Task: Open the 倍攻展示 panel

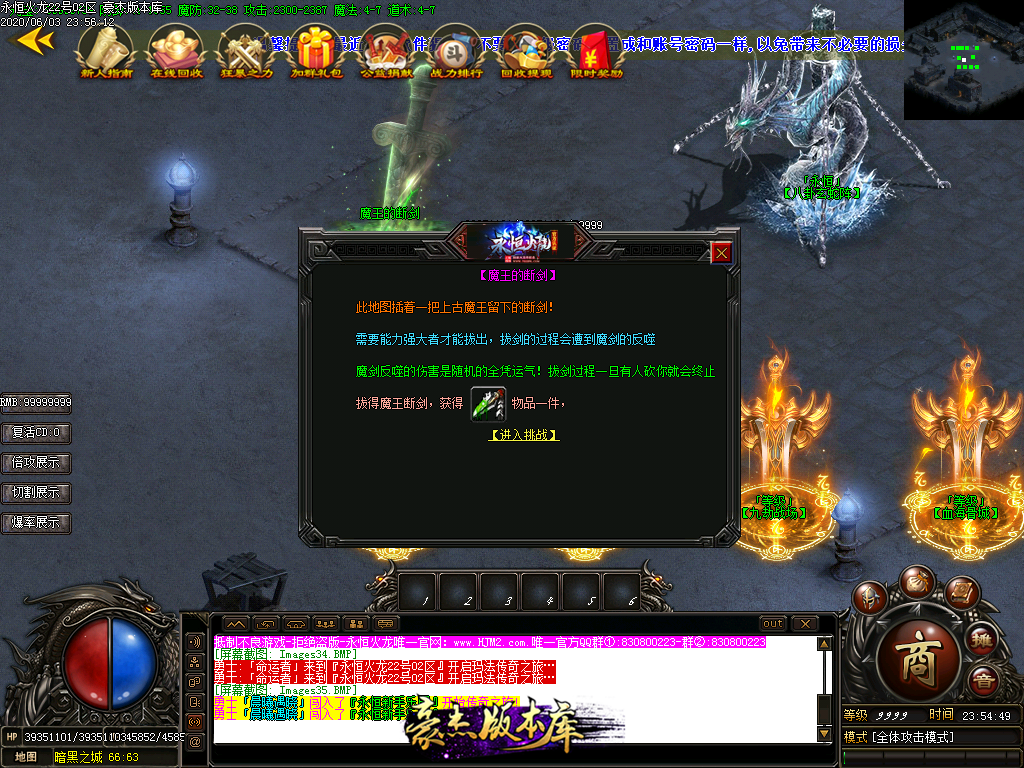Action: (x=36, y=463)
